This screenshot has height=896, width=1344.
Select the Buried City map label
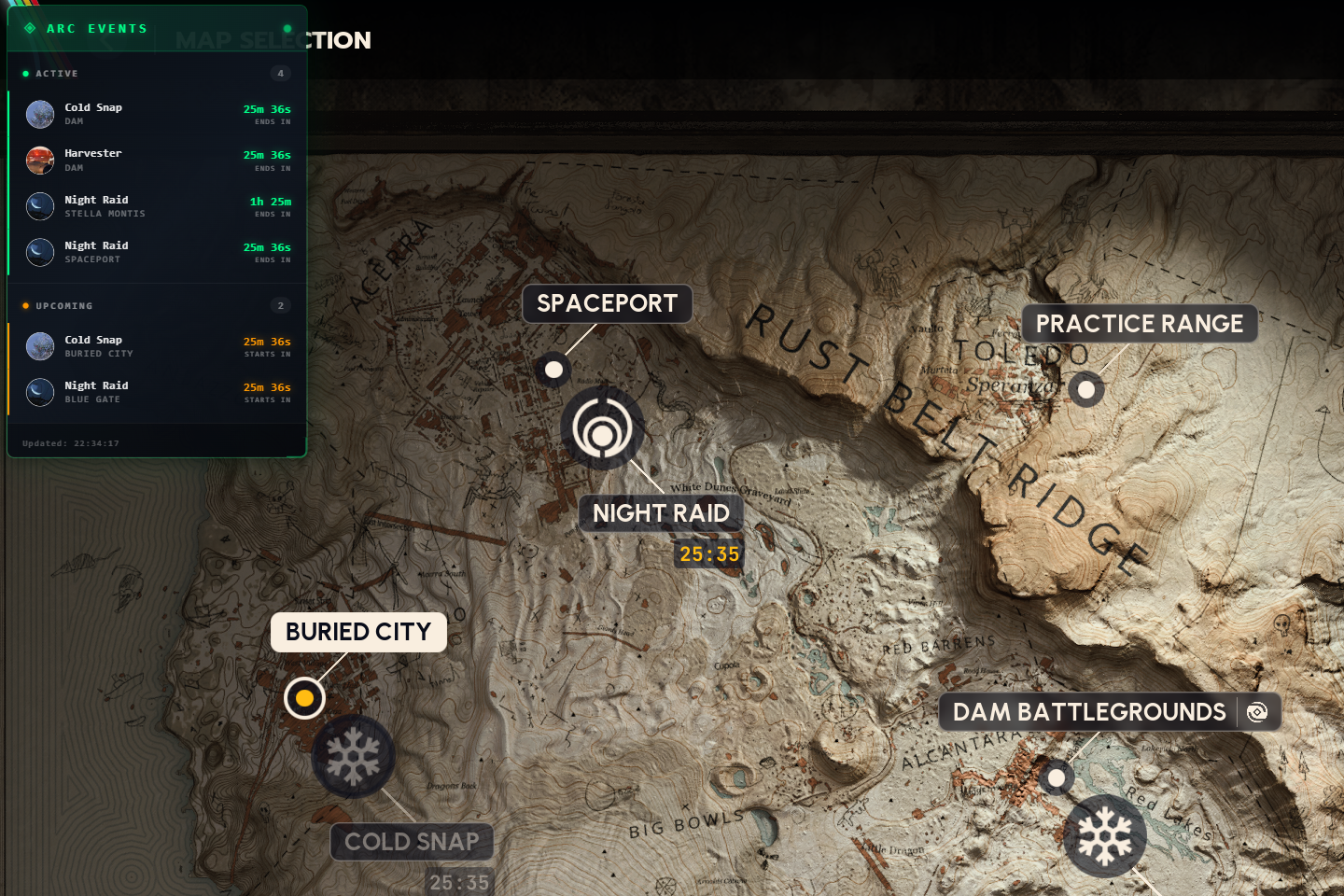[x=358, y=632]
